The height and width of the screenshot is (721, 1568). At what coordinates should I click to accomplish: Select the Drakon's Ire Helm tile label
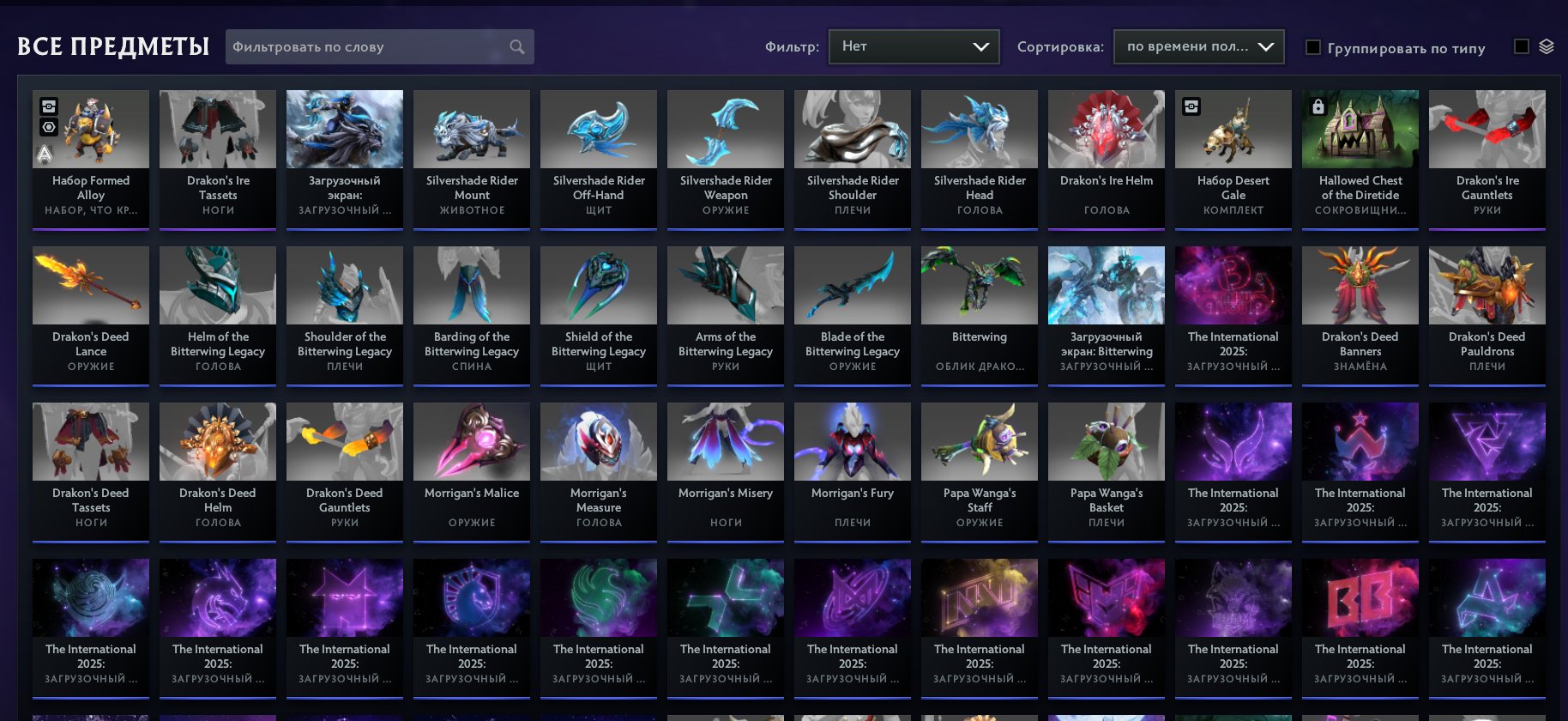[x=1106, y=181]
